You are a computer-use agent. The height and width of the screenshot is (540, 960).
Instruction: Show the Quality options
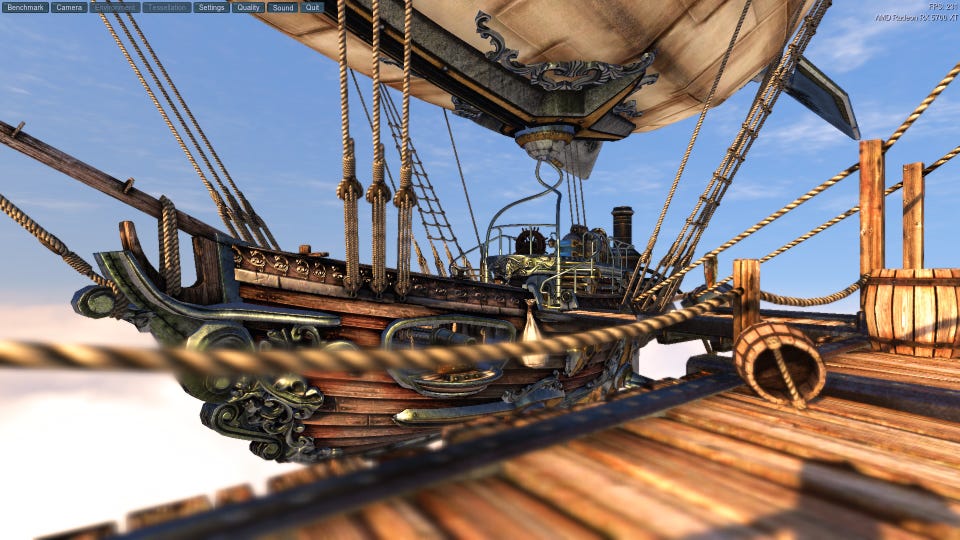click(248, 7)
